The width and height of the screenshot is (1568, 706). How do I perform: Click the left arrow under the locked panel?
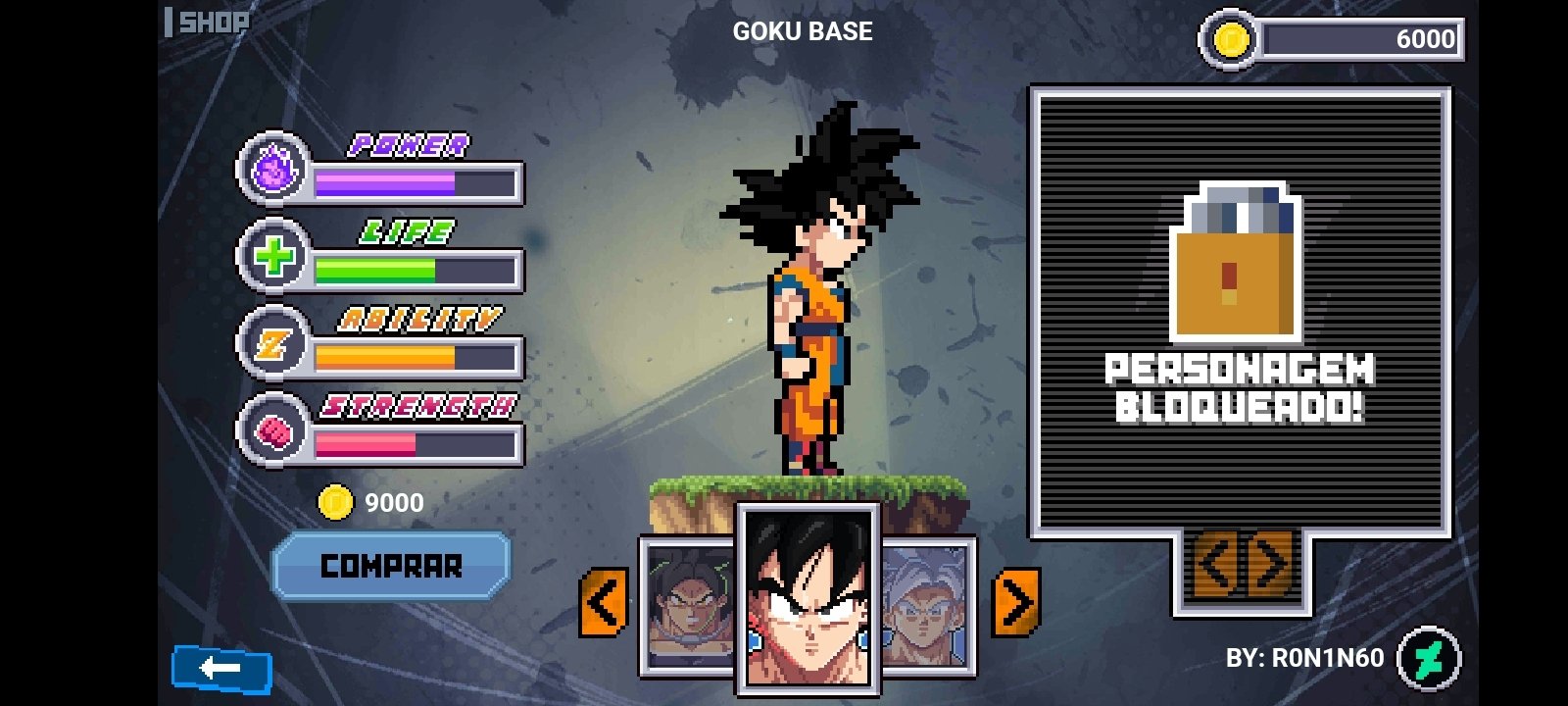1216,566
